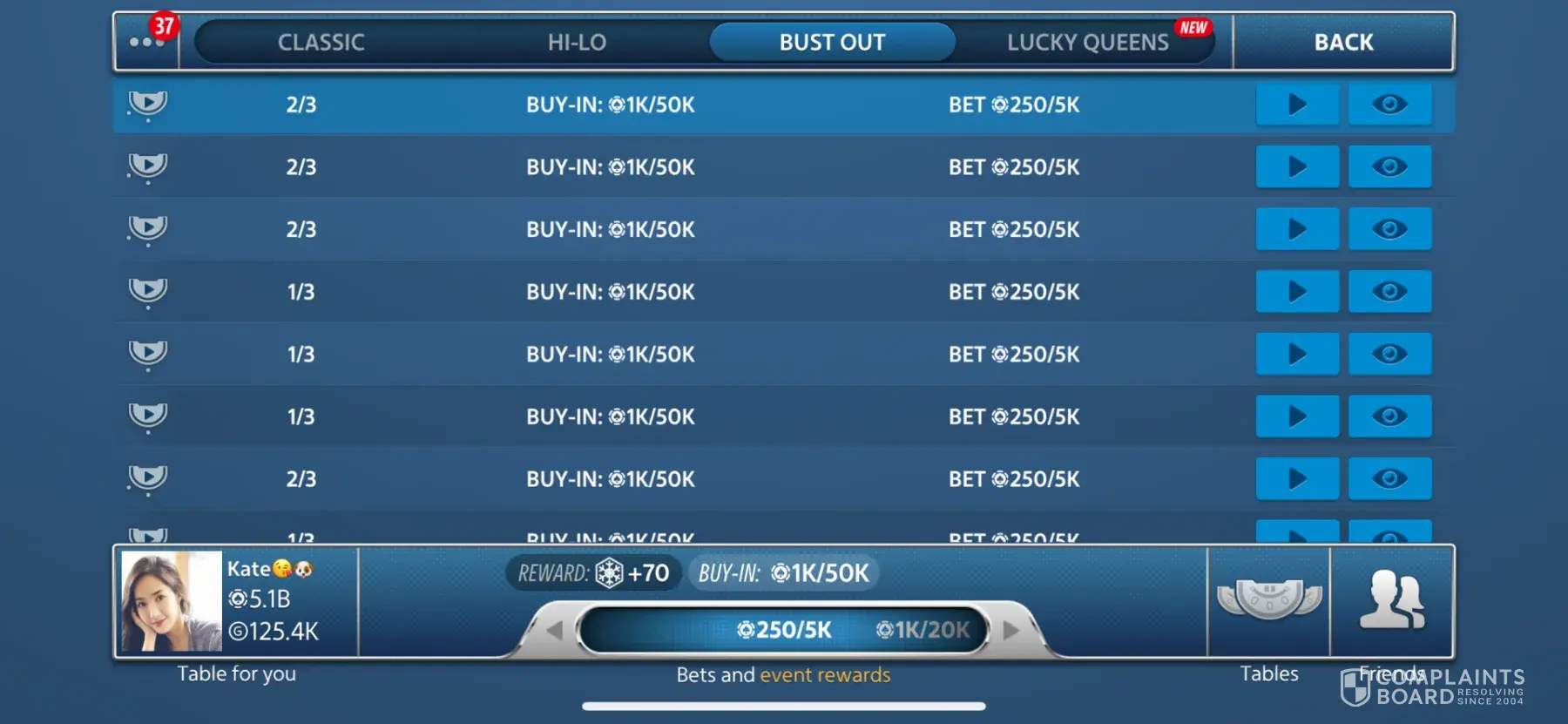Switch to Lucky Queens mode
Image resolution: width=1568 pixels, height=724 pixels.
tap(1088, 42)
